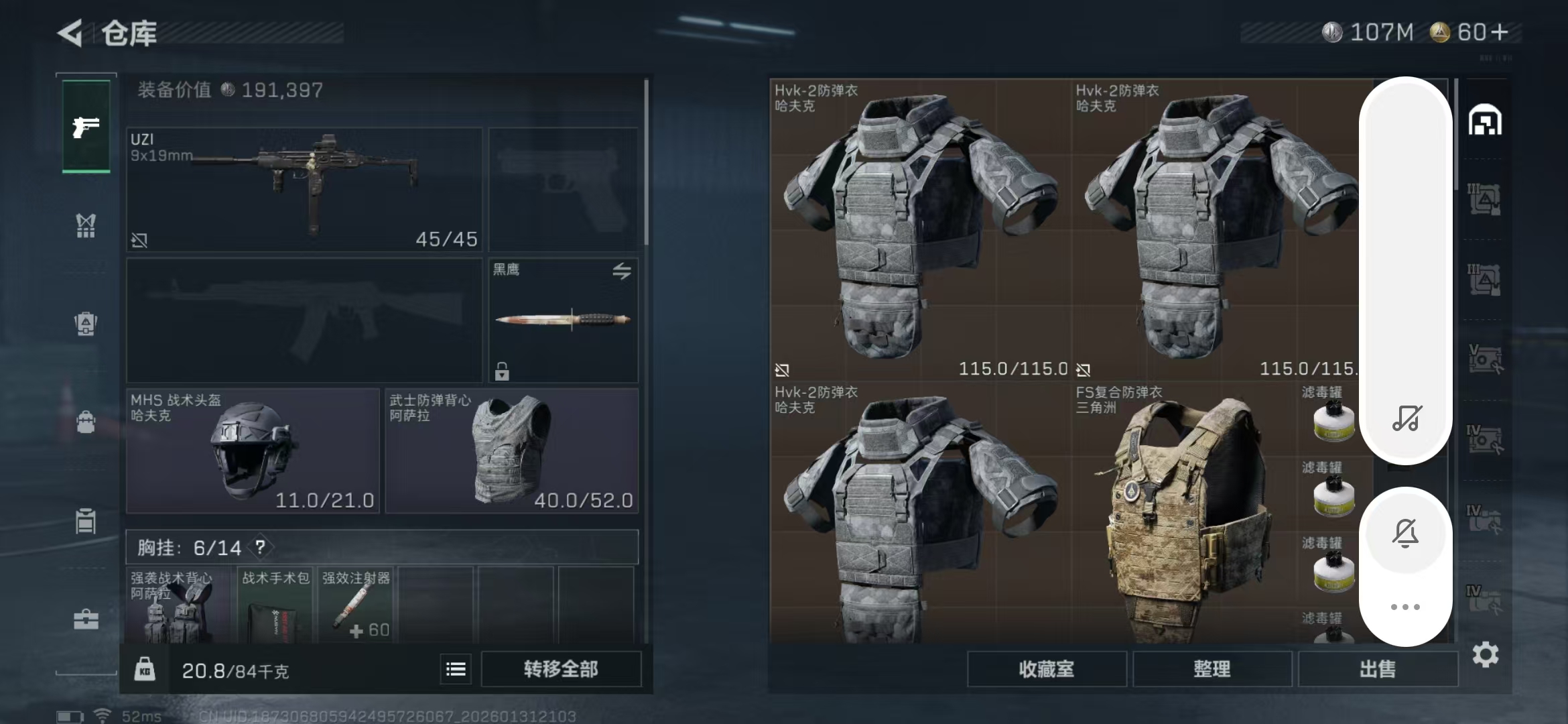Tap the muted music note overlay icon
Screen dimensions: 1568x724
pyautogui.click(x=1406, y=418)
